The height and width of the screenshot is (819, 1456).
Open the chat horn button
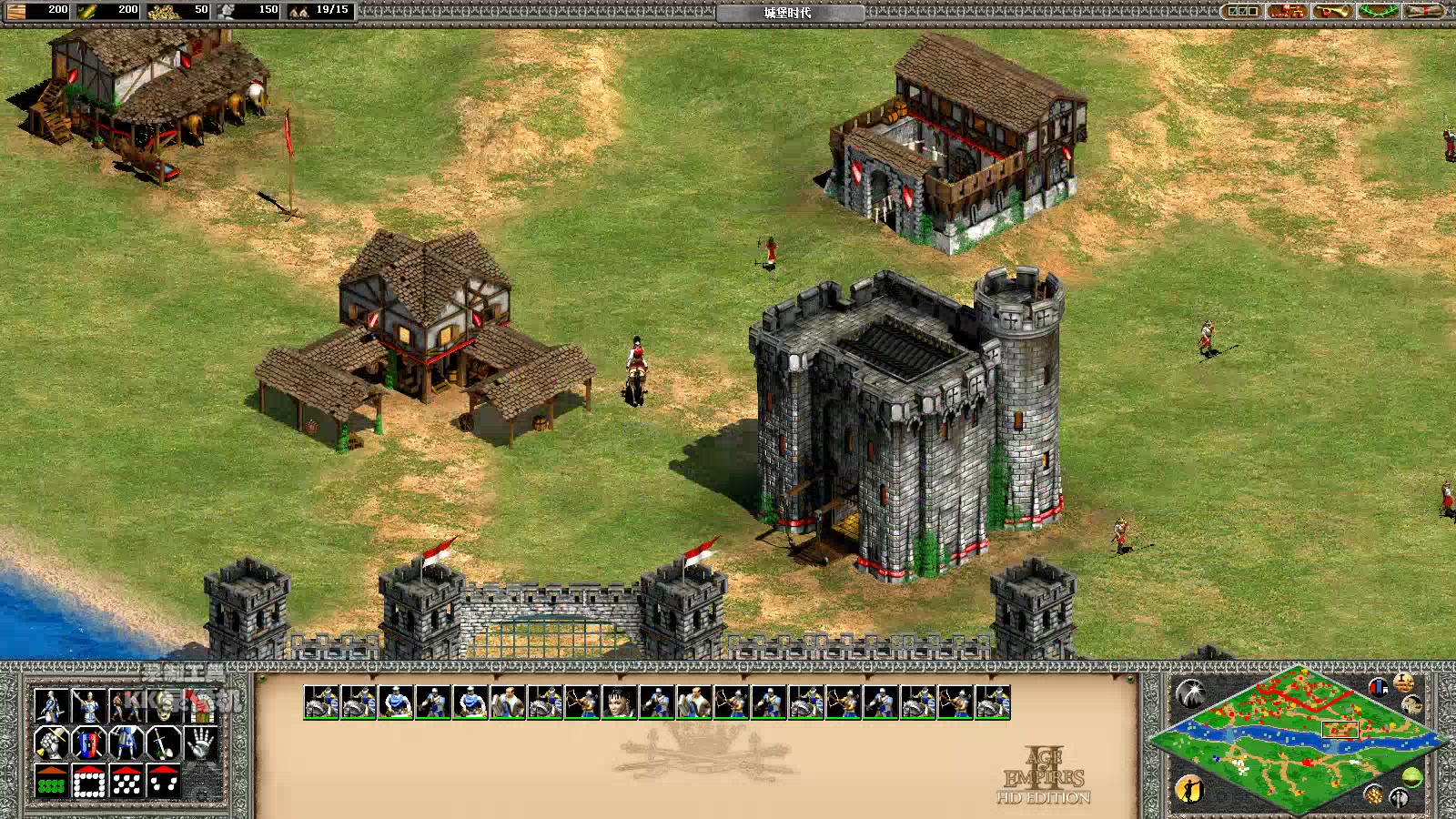click(1331, 11)
